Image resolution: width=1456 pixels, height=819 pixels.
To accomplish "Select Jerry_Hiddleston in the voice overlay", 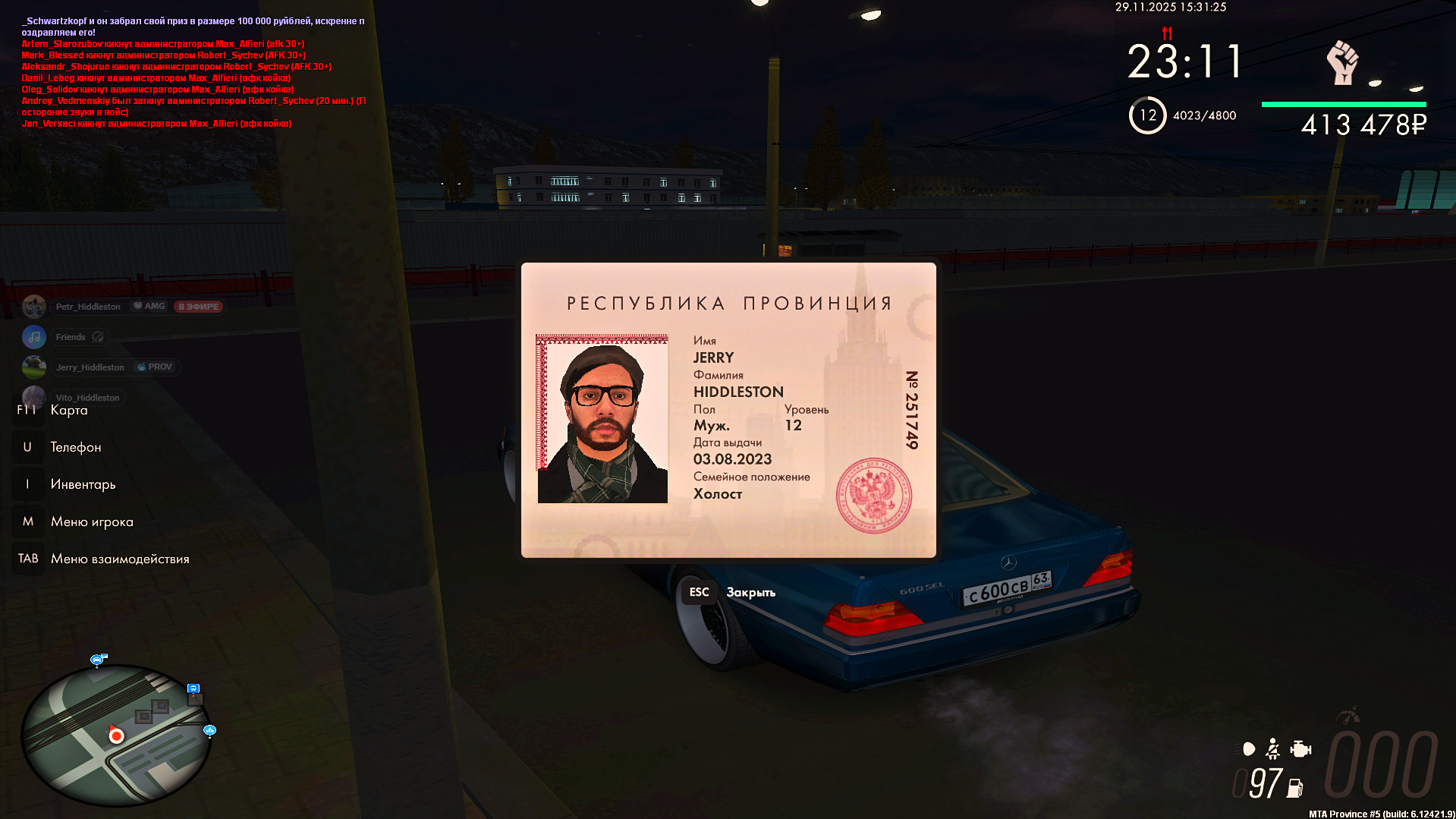I will click(x=90, y=367).
